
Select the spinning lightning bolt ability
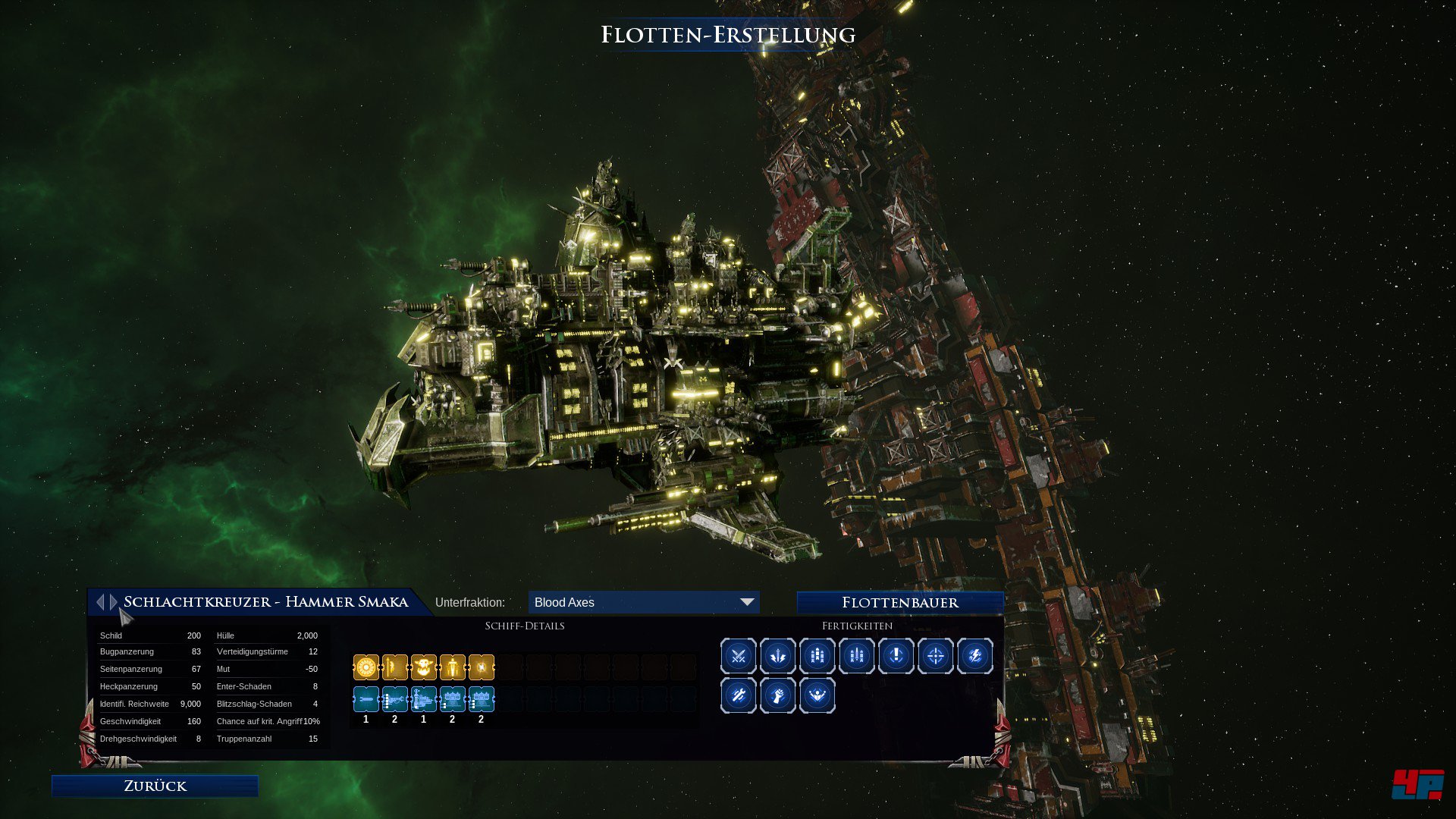pos(975,656)
